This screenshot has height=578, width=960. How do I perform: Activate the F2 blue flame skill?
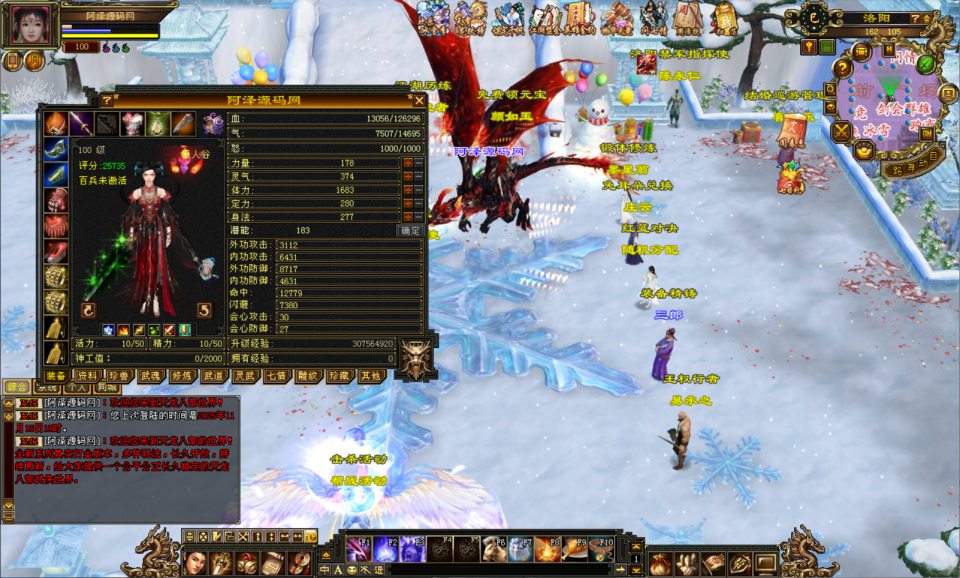[x=385, y=548]
